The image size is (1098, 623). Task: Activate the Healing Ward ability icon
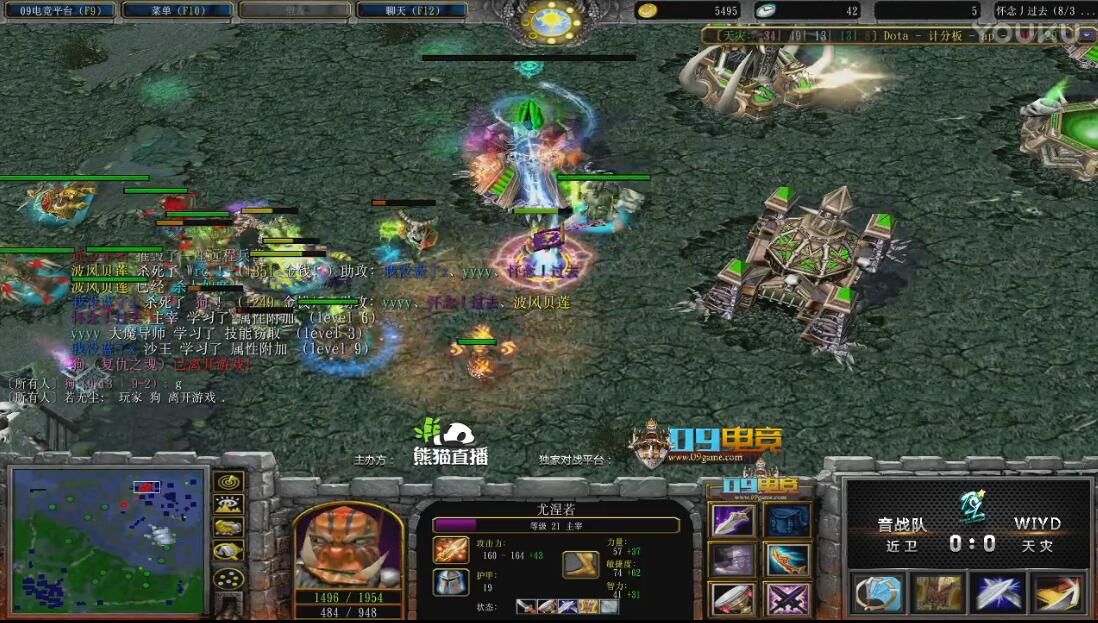pyautogui.click(x=938, y=592)
